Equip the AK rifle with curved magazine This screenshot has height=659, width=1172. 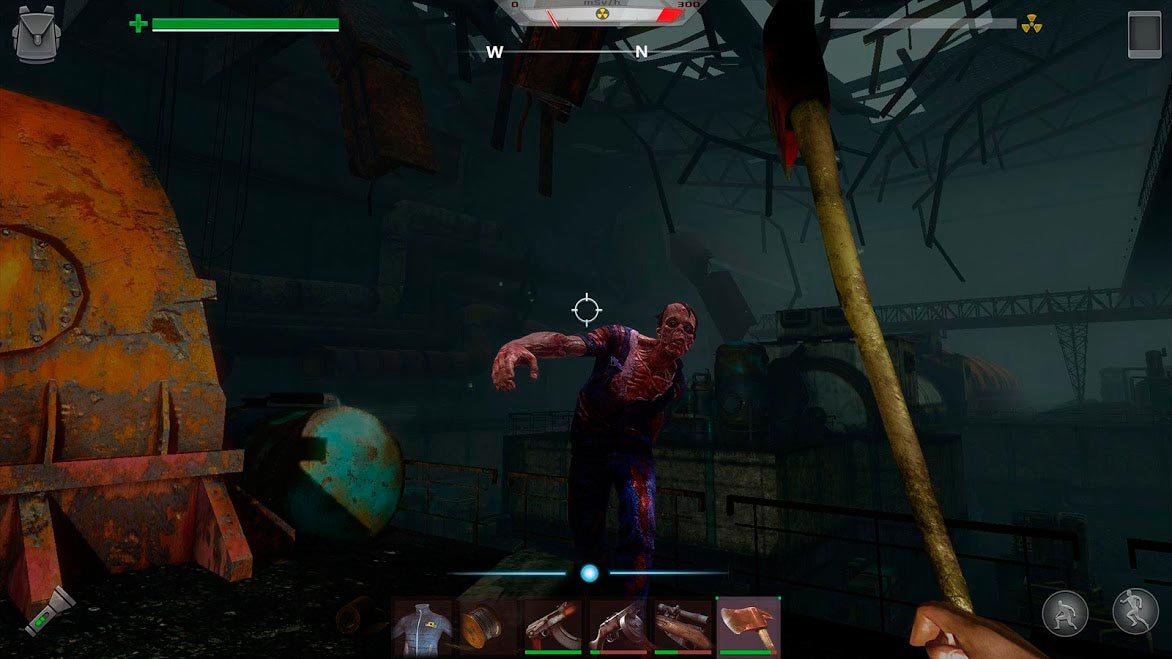pyautogui.click(x=553, y=627)
